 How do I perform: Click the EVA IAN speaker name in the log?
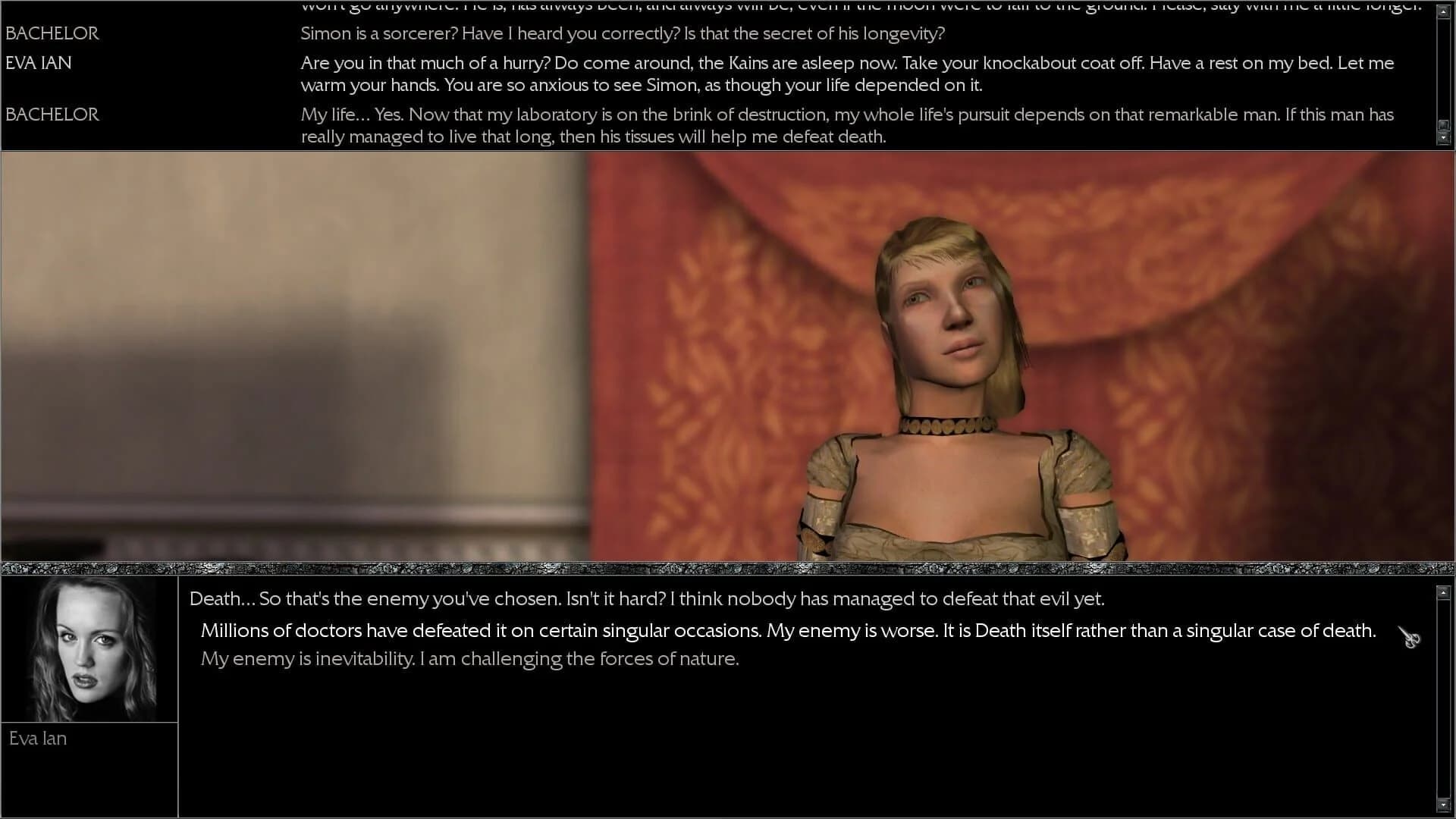click(x=38, y=63)
